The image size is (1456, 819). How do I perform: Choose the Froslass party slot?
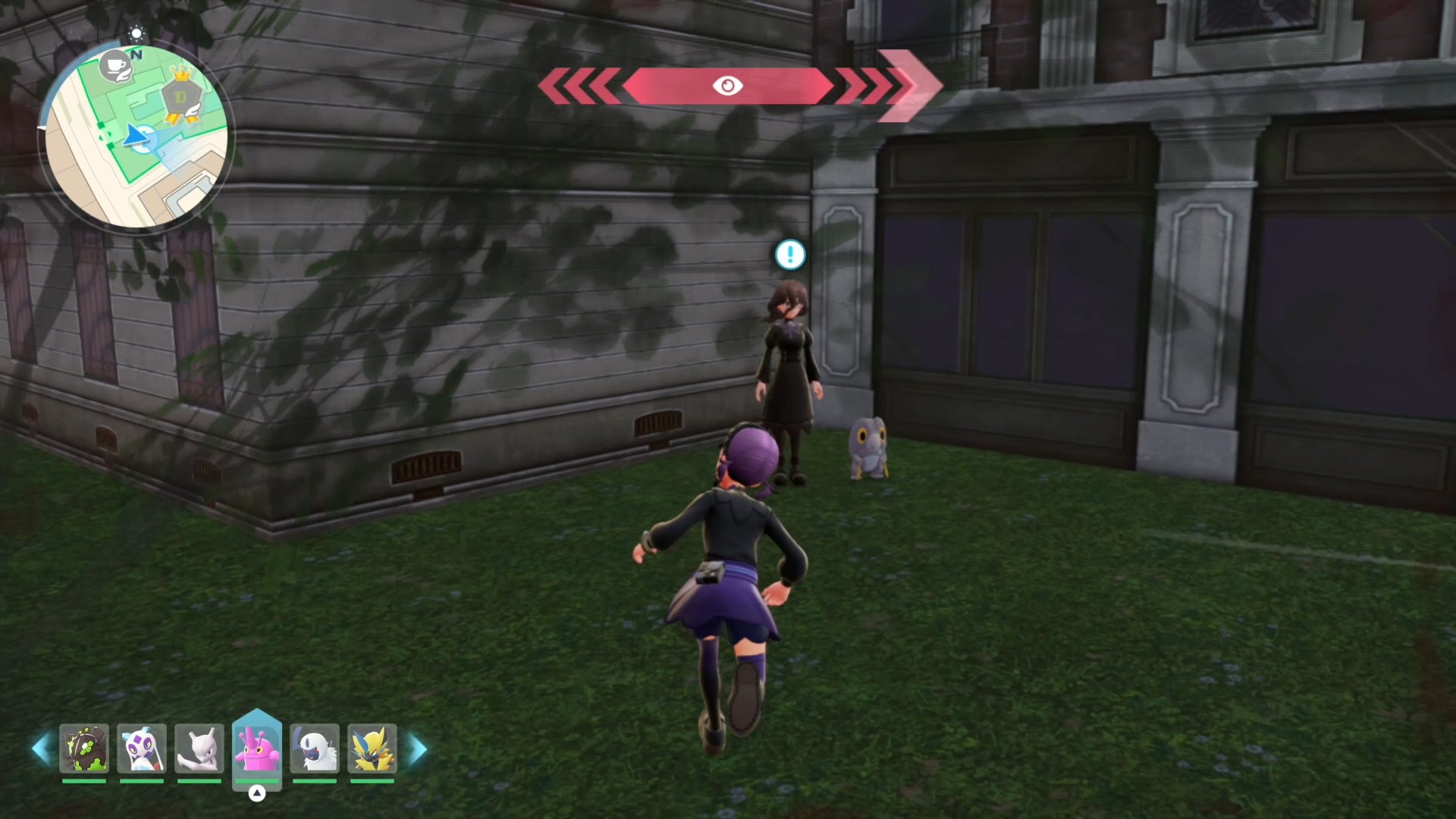[x=142, y=749]
